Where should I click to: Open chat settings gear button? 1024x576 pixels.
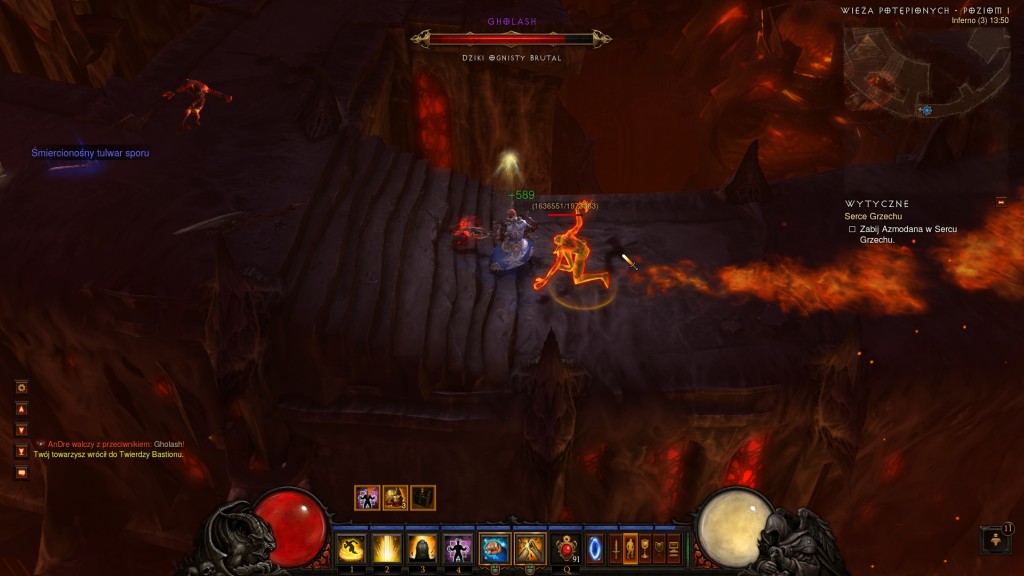tap(21, 387)
